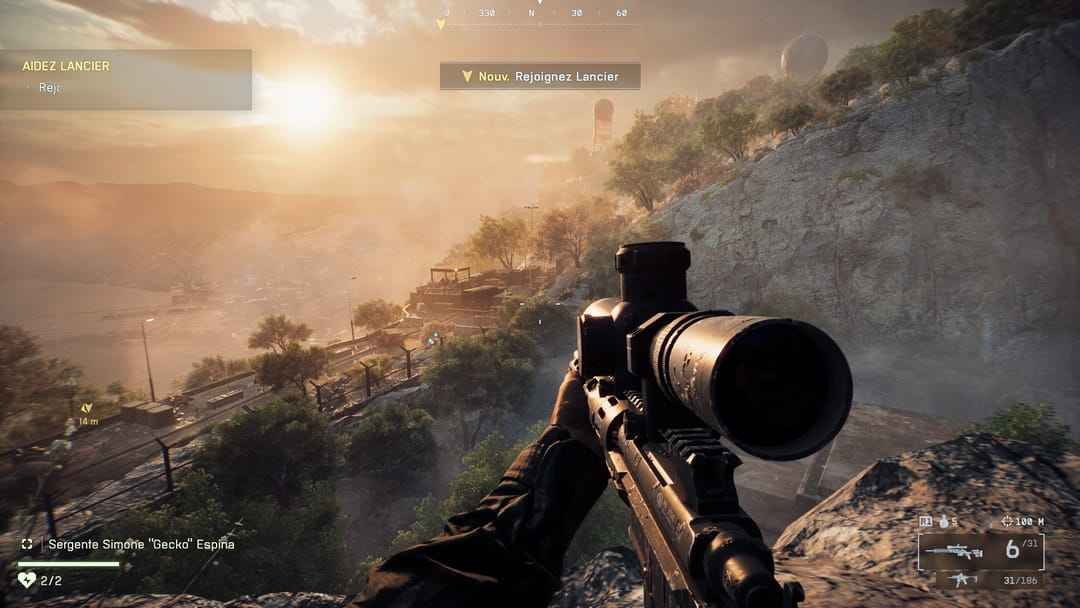Select the sniper rifle weapon slot
This screenshot has width=1080, height=608.
[953, 551]
